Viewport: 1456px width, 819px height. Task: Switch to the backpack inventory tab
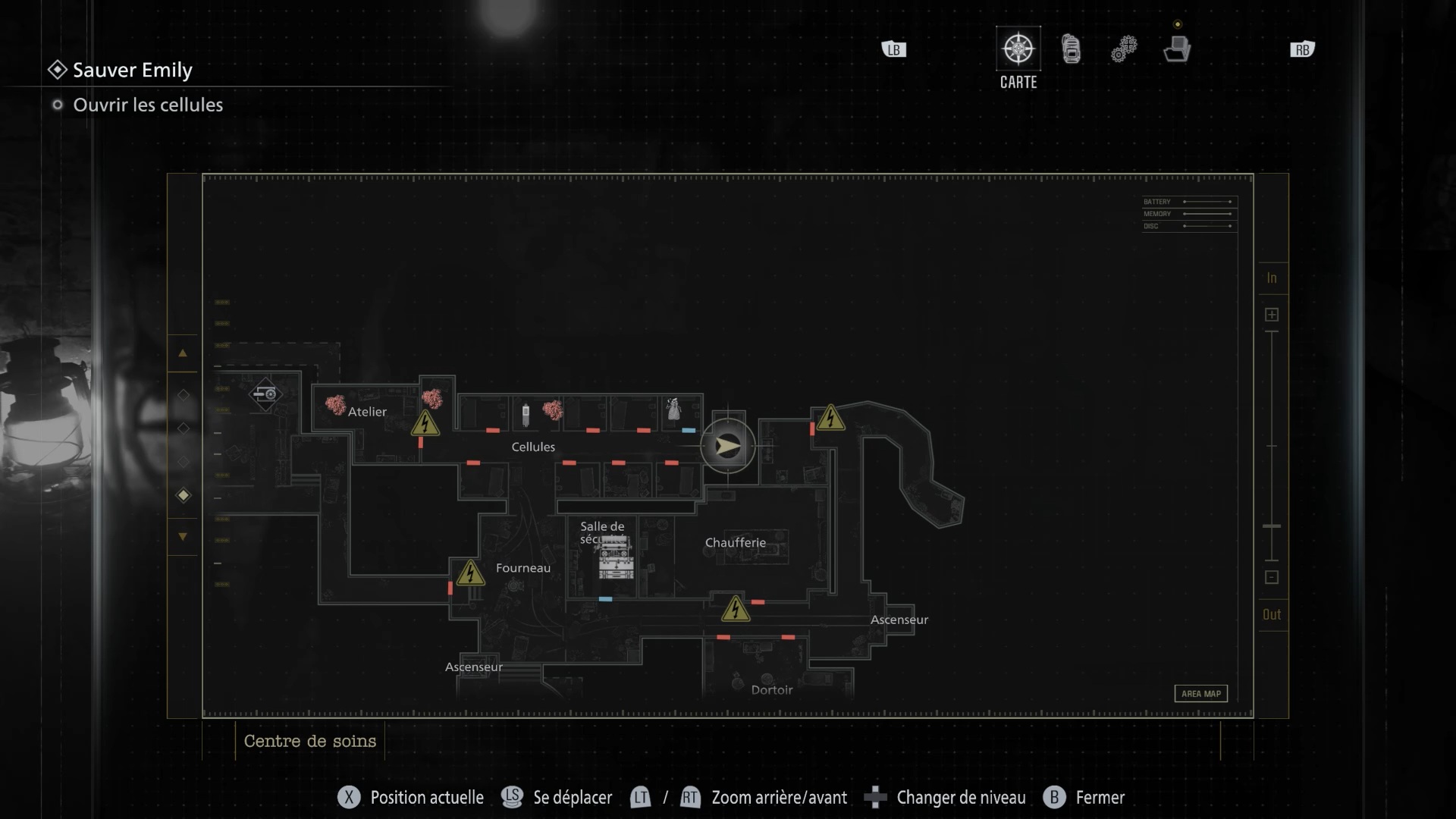1071,49
